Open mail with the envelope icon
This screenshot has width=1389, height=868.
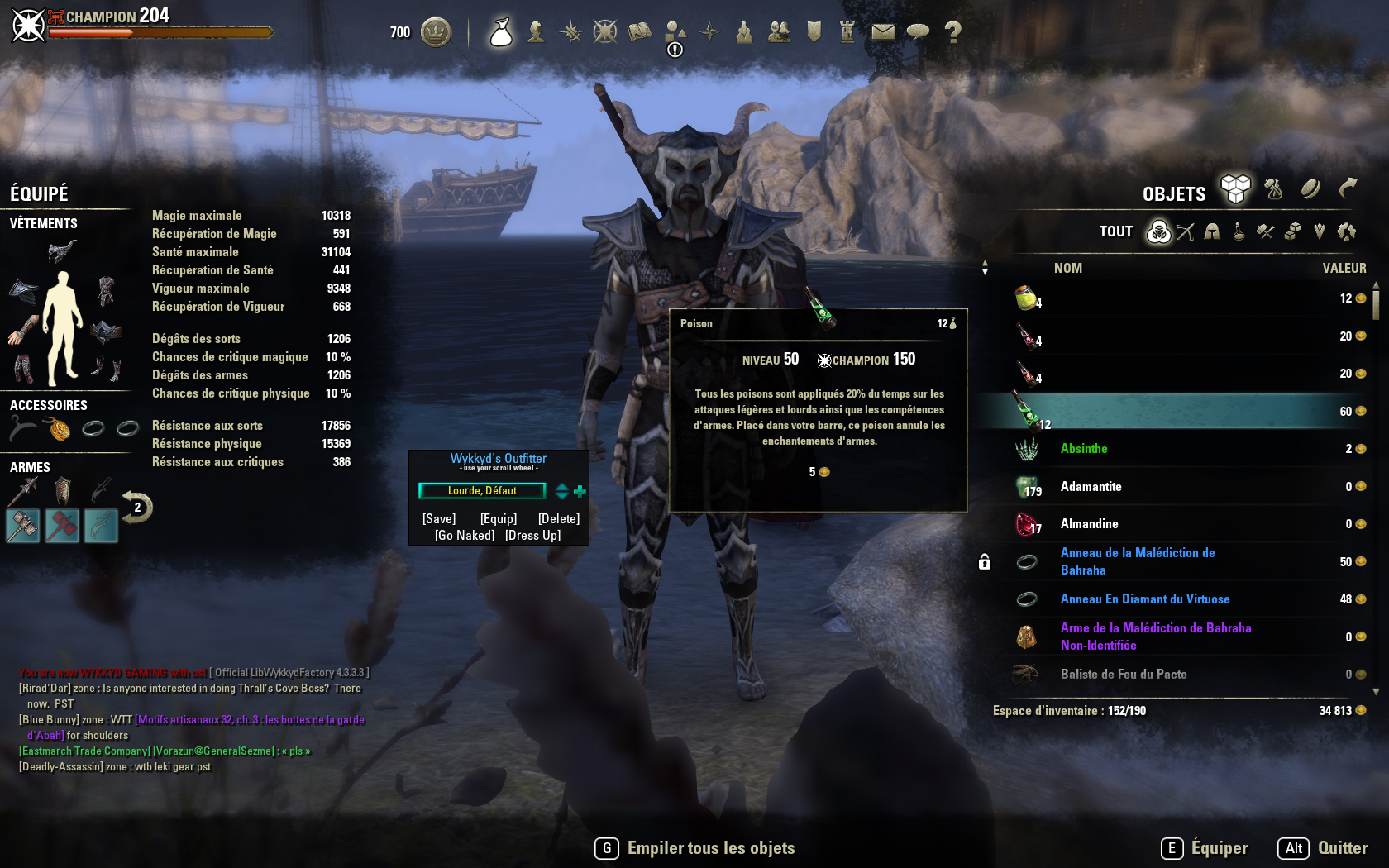point(884,31)
